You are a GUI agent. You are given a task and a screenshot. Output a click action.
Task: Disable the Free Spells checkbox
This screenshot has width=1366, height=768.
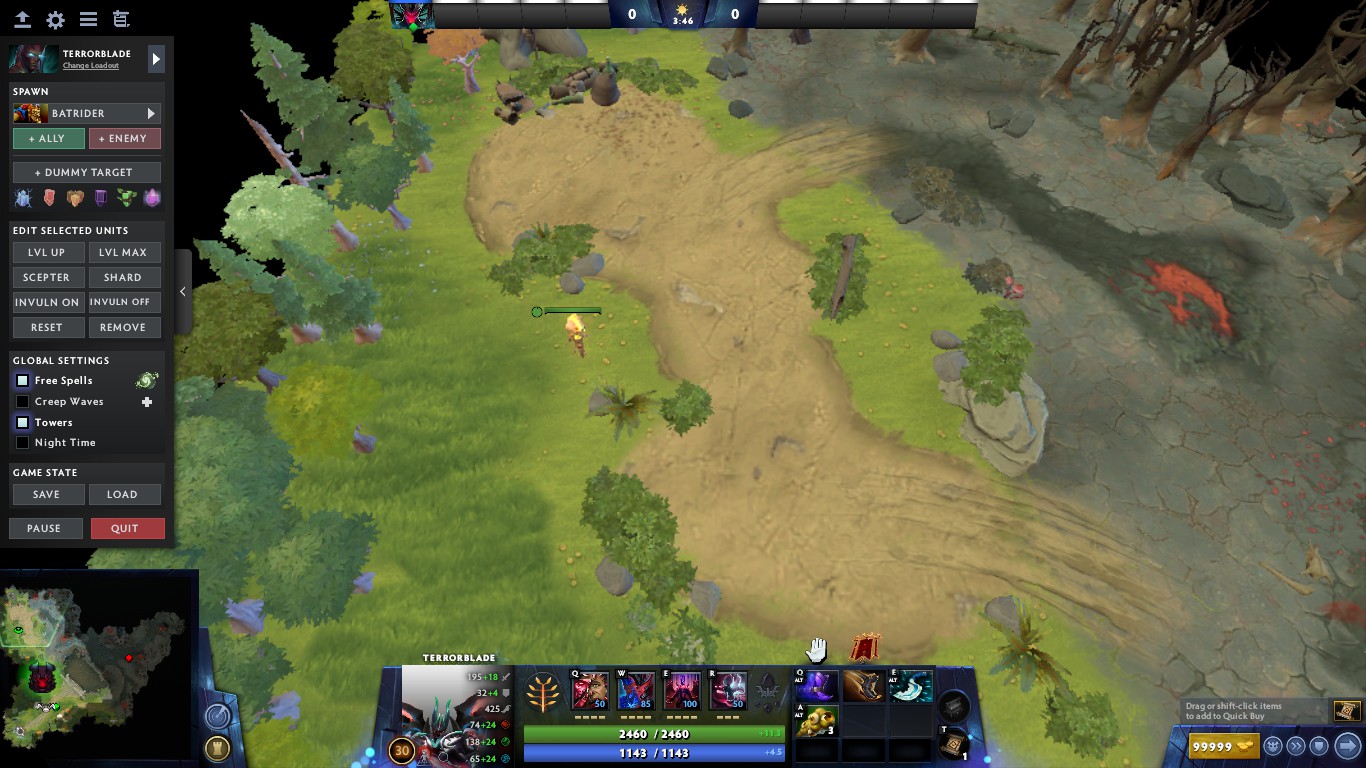tap(22, 380)
